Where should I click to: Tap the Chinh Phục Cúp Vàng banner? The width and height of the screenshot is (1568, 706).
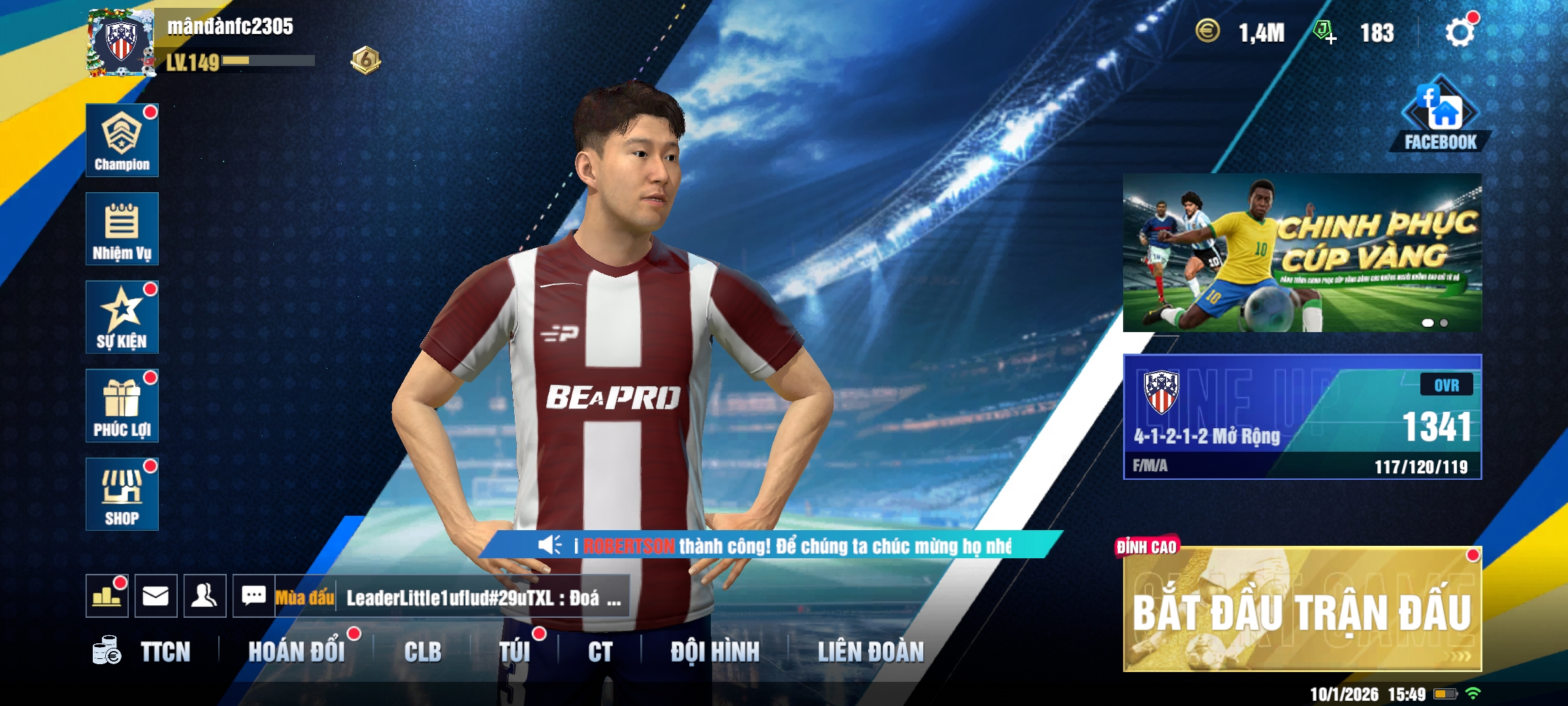click(x=1301, y=253)
